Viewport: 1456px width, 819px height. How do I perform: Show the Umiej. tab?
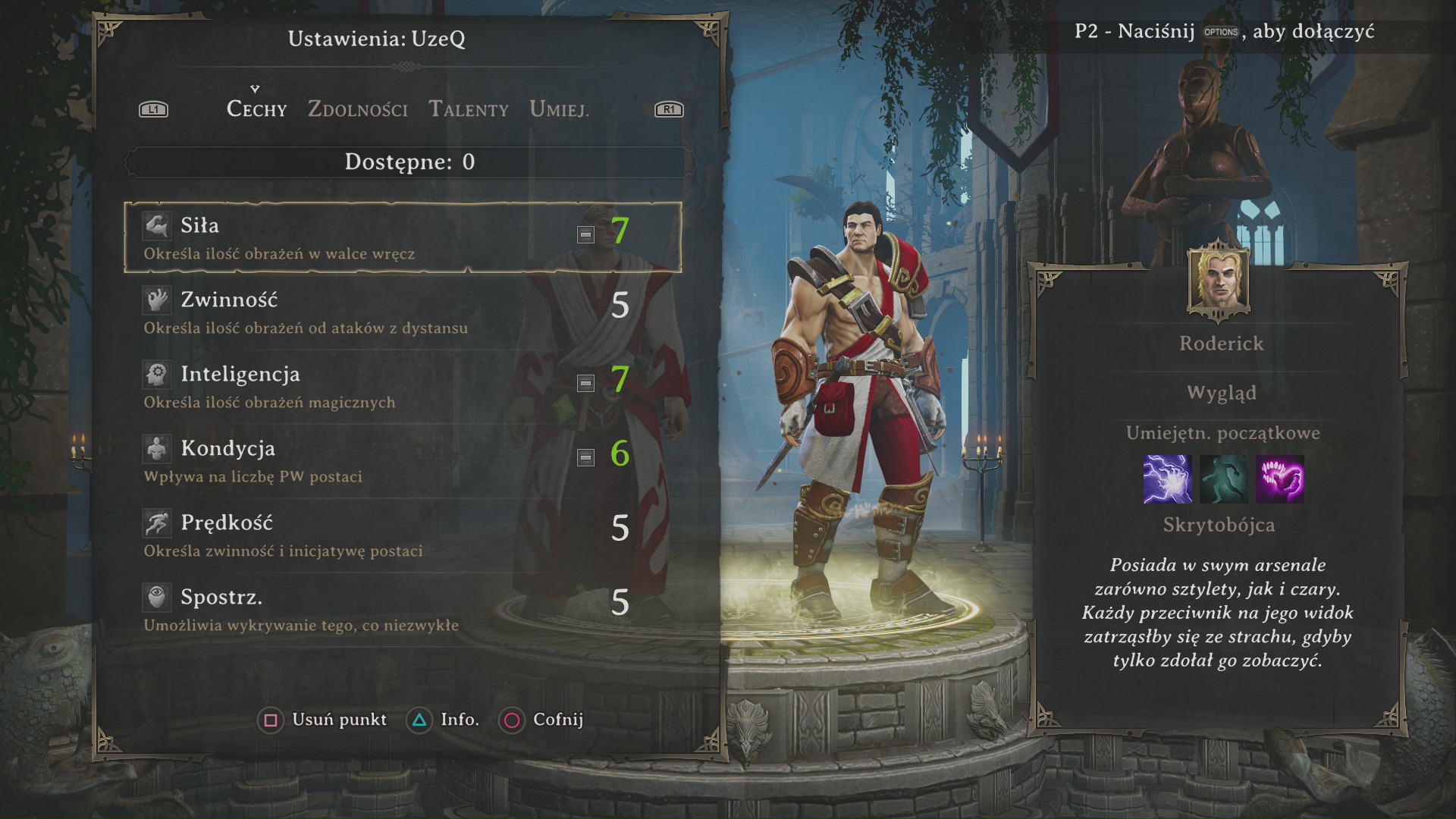pos(559,110)
